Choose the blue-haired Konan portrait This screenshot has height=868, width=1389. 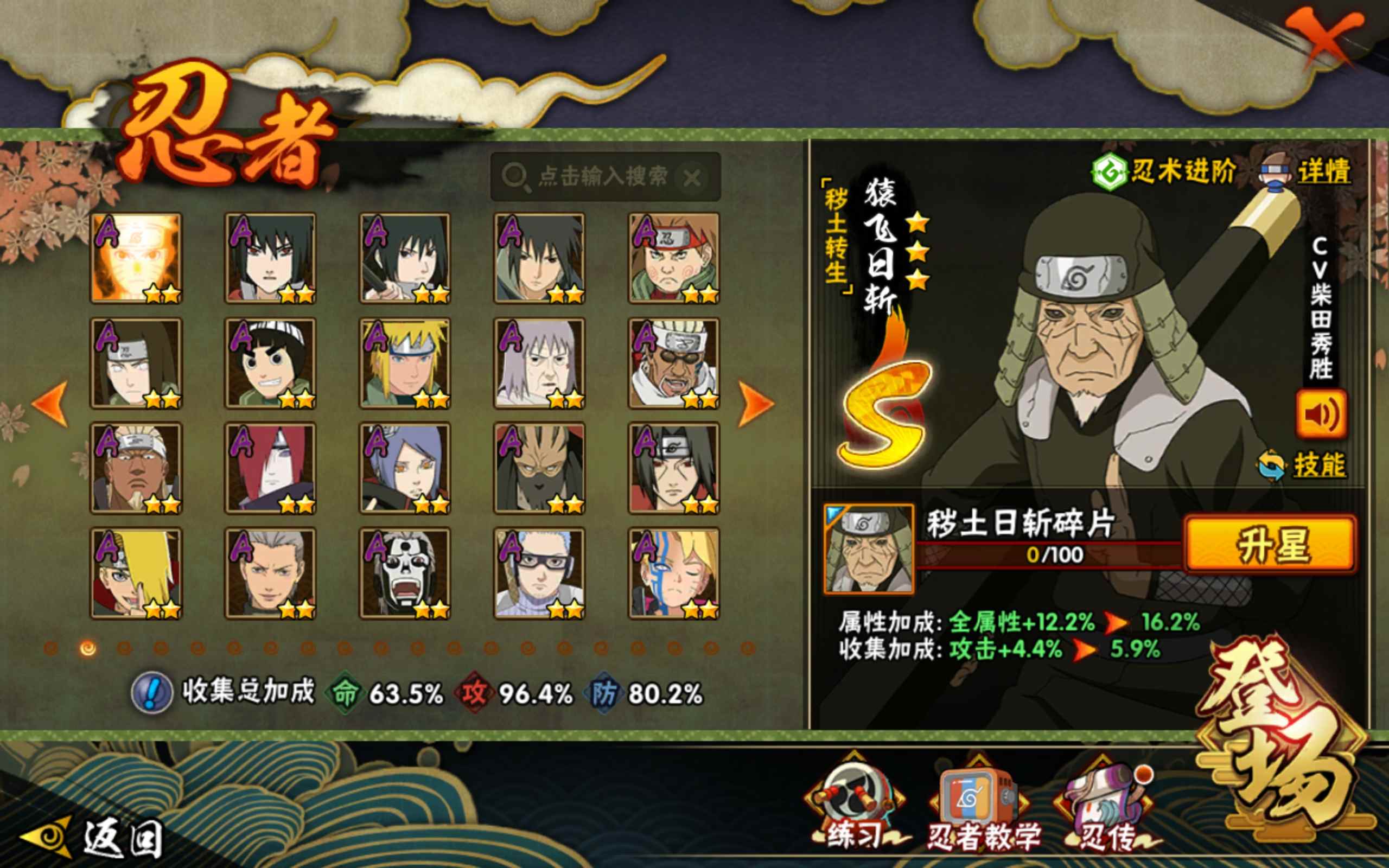click(405, 468)
